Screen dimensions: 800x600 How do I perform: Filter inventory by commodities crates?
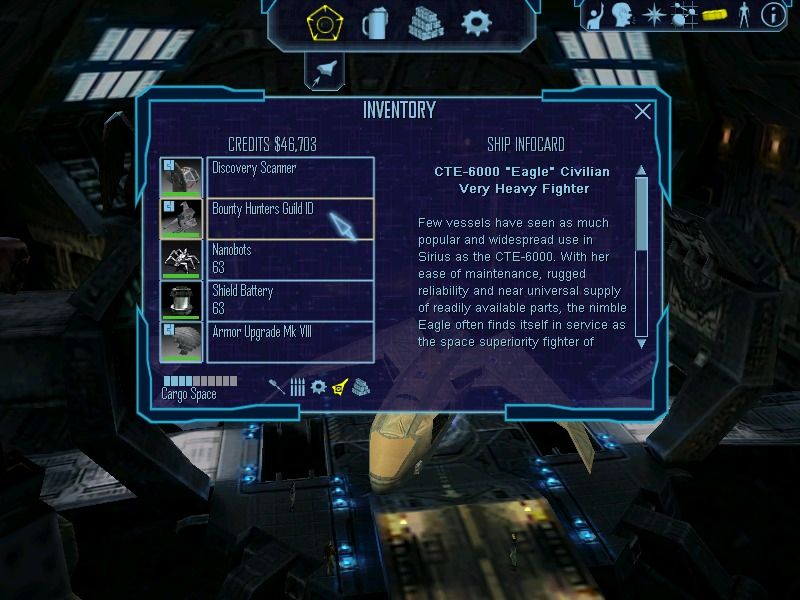click(x=360, y=387)
